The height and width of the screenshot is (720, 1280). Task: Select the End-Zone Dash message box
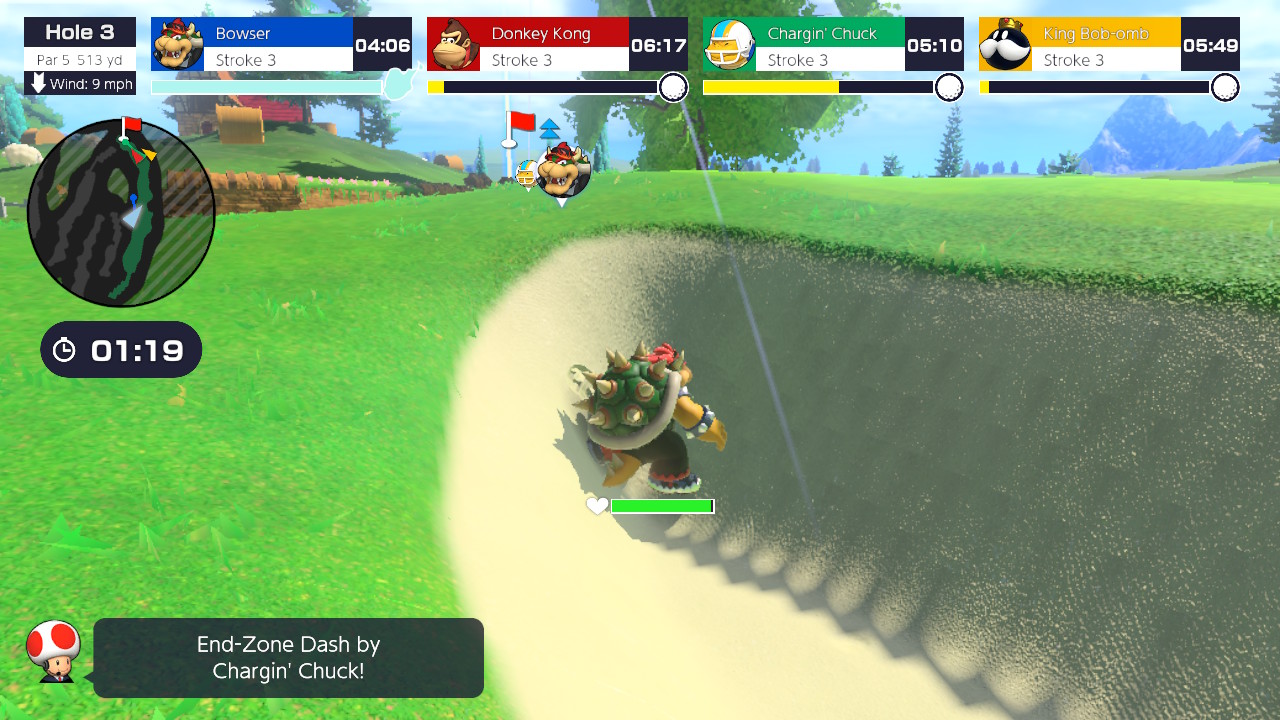point(288,657)
